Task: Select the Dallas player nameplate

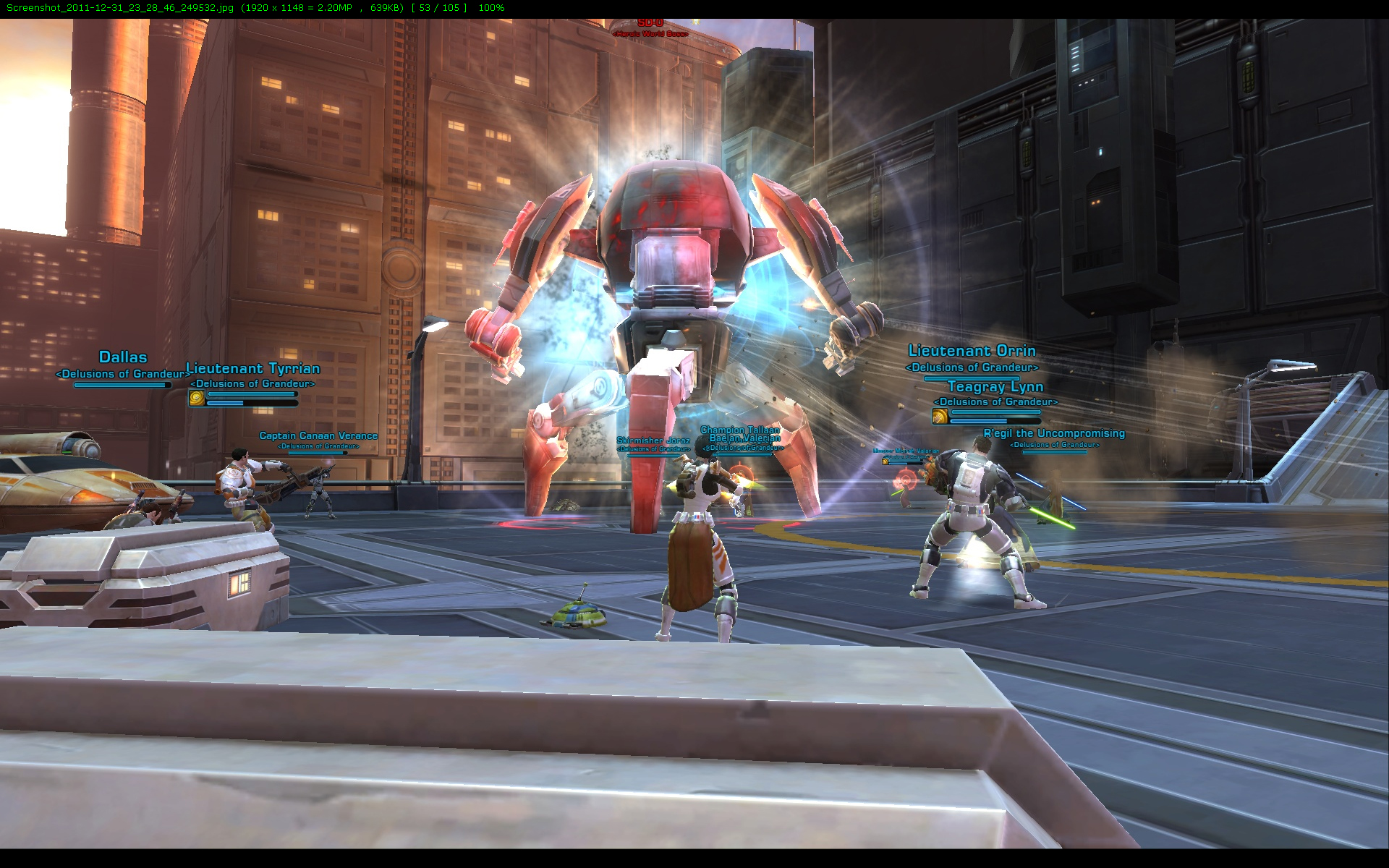Action: coord(123,357)
